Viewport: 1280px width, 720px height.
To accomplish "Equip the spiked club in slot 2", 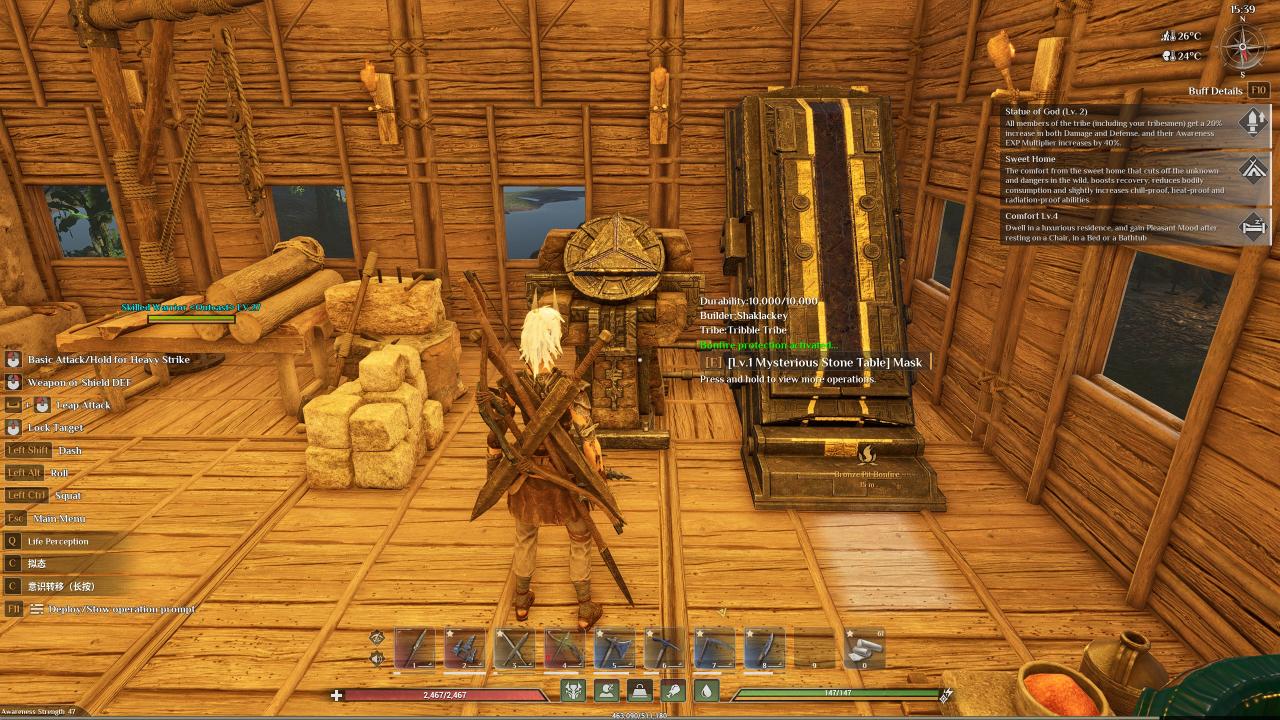I will tap(465, 648).
